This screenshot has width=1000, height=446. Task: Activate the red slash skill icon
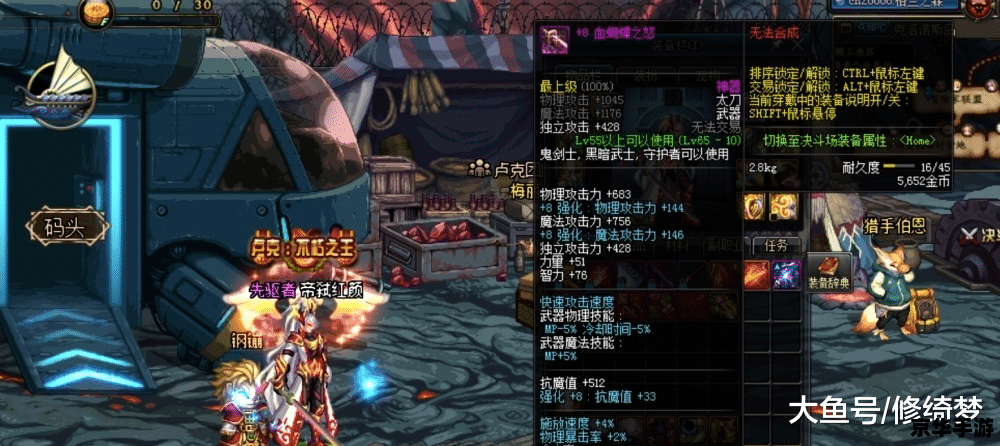tap(756, 272)
